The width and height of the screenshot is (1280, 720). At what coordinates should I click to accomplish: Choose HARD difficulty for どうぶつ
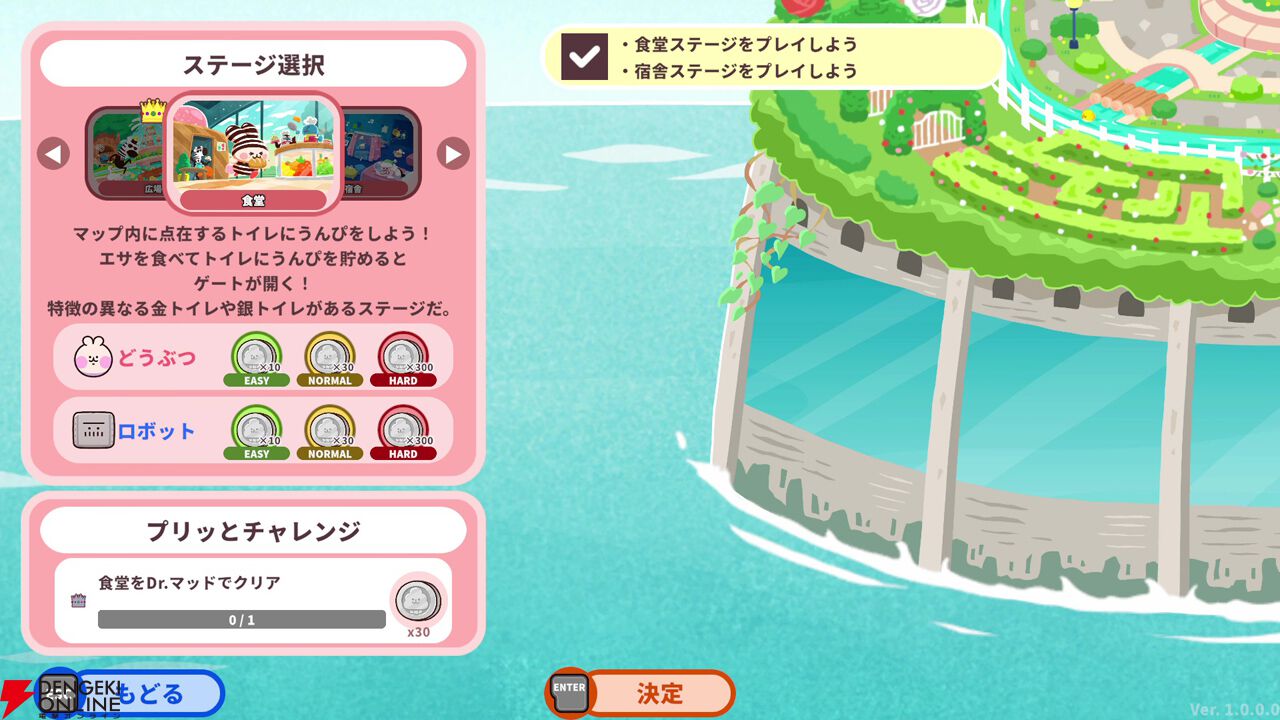pos(404,358)
